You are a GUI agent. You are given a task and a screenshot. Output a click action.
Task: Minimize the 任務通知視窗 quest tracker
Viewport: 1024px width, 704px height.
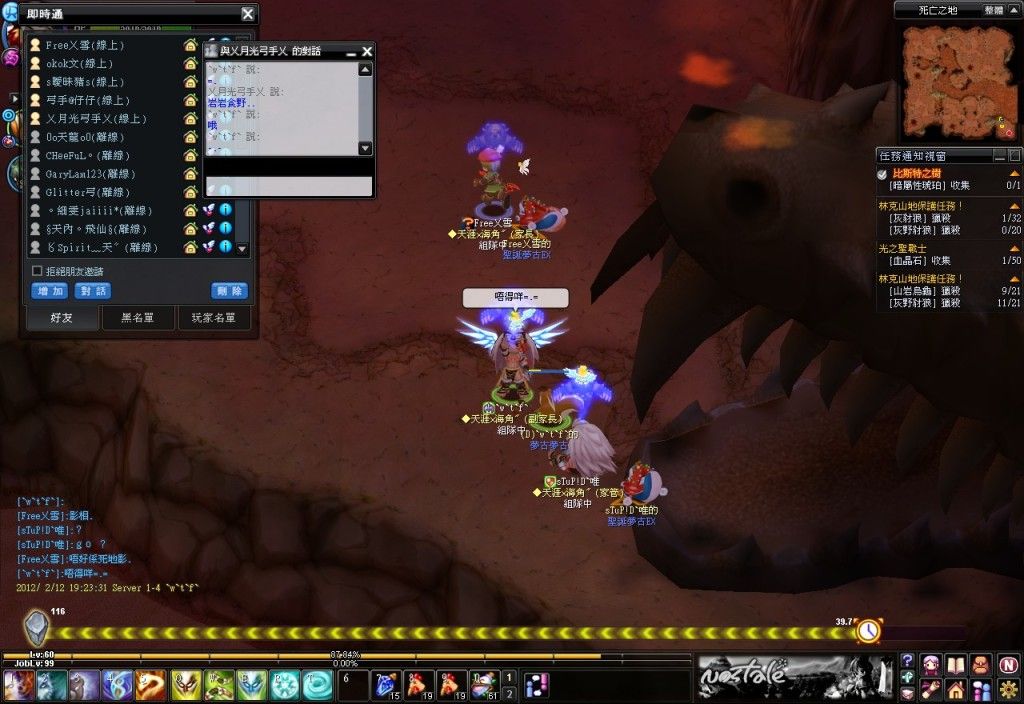[x=1000, y=156]
